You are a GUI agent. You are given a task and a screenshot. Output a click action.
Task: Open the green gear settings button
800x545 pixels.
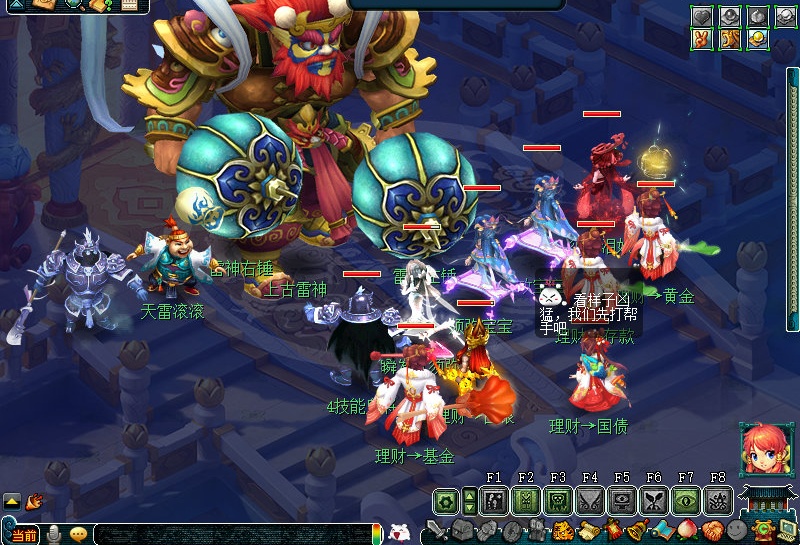(x=446, y=500)
